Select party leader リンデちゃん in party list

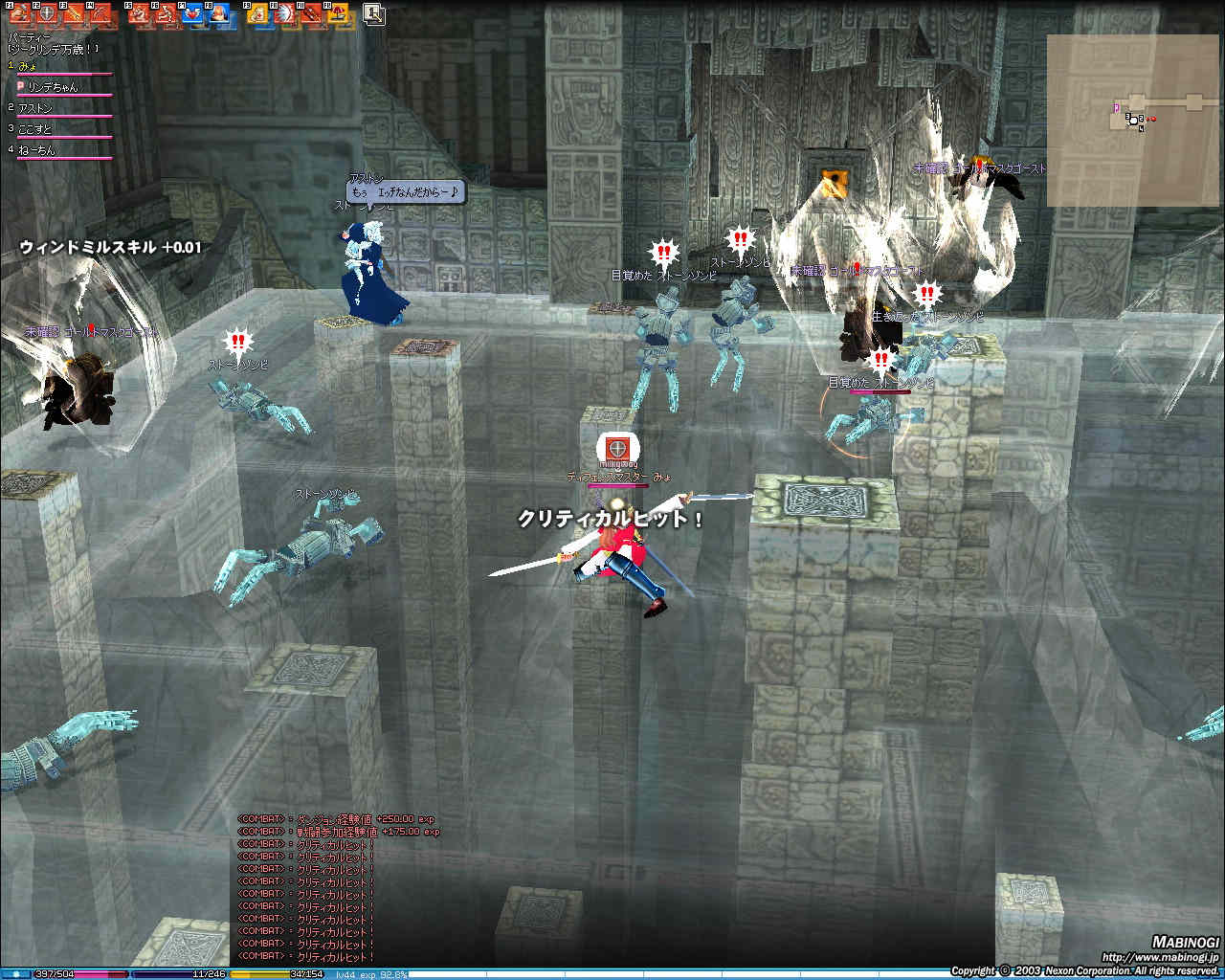tap(53, 87)
